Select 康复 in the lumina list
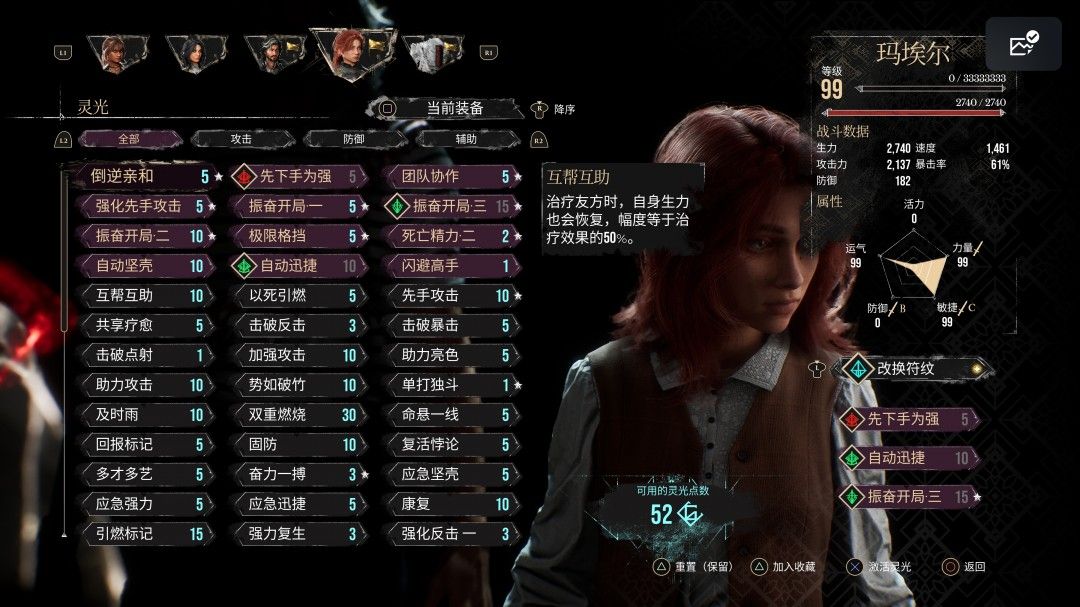1080x607 pixels. (449, 504)
